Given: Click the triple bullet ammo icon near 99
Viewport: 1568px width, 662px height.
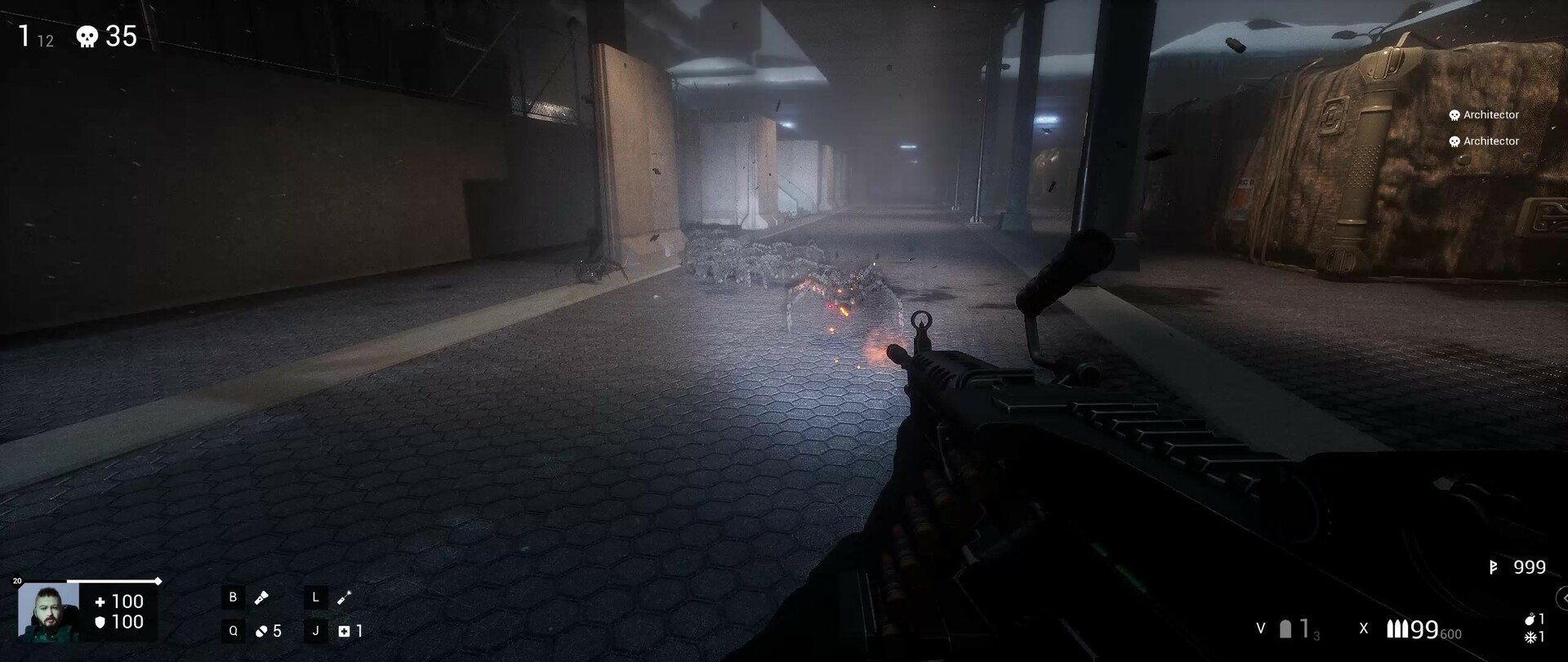Looking at the screenshot, I should [x=1399, y=628].
